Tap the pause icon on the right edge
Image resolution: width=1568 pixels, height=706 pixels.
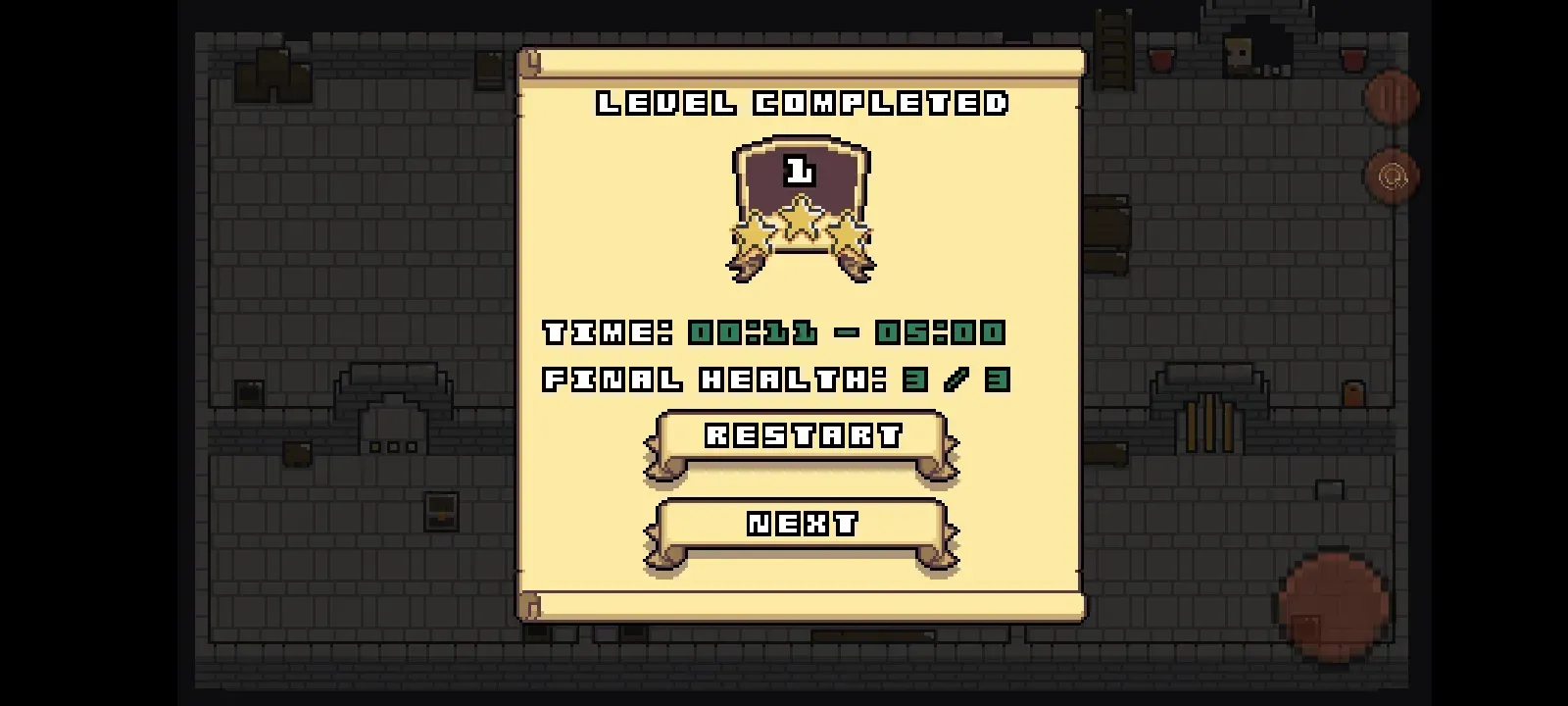pyautogui.click(x=1392, y=95)
